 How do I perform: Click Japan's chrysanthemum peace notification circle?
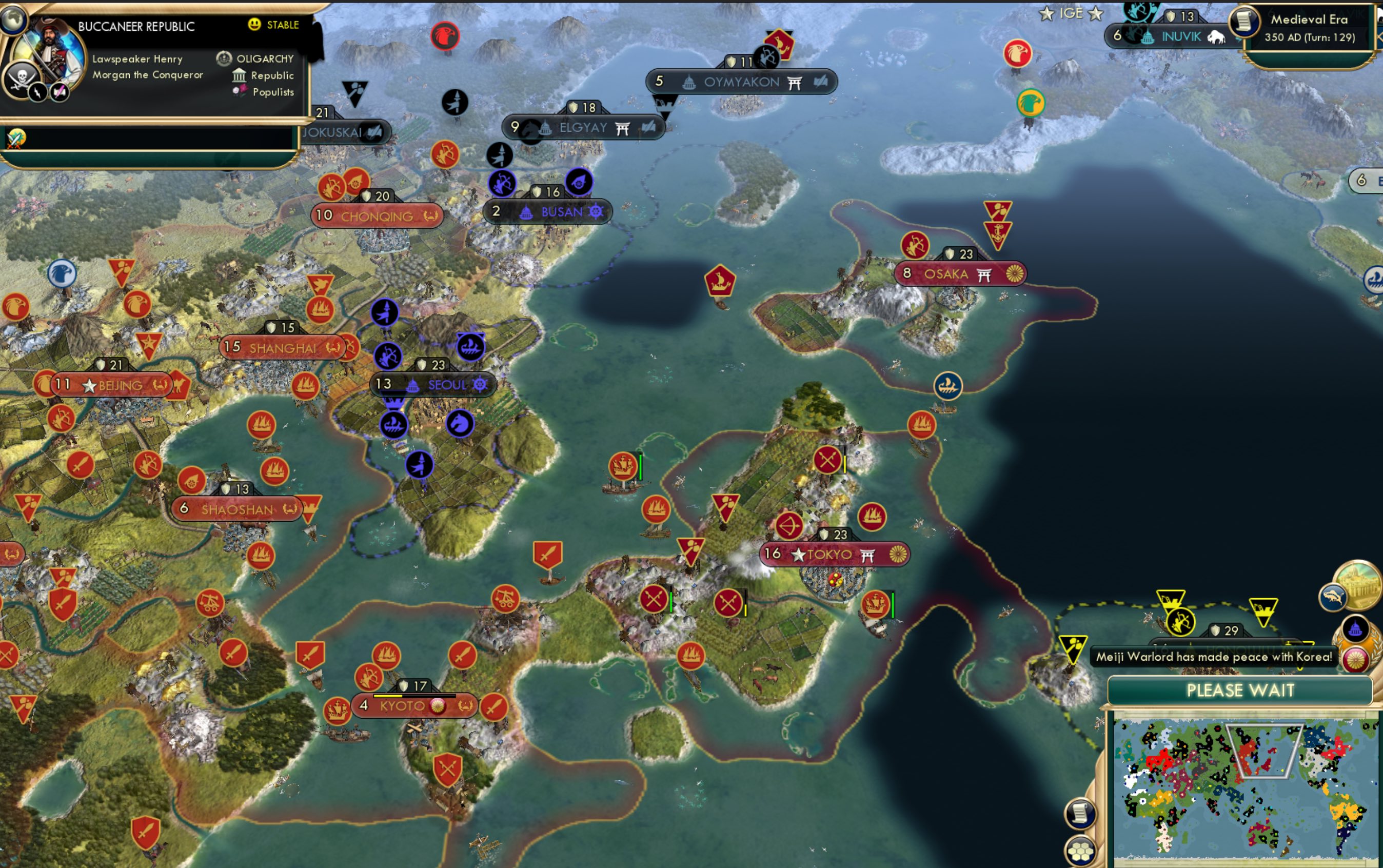click(1356, 660)
